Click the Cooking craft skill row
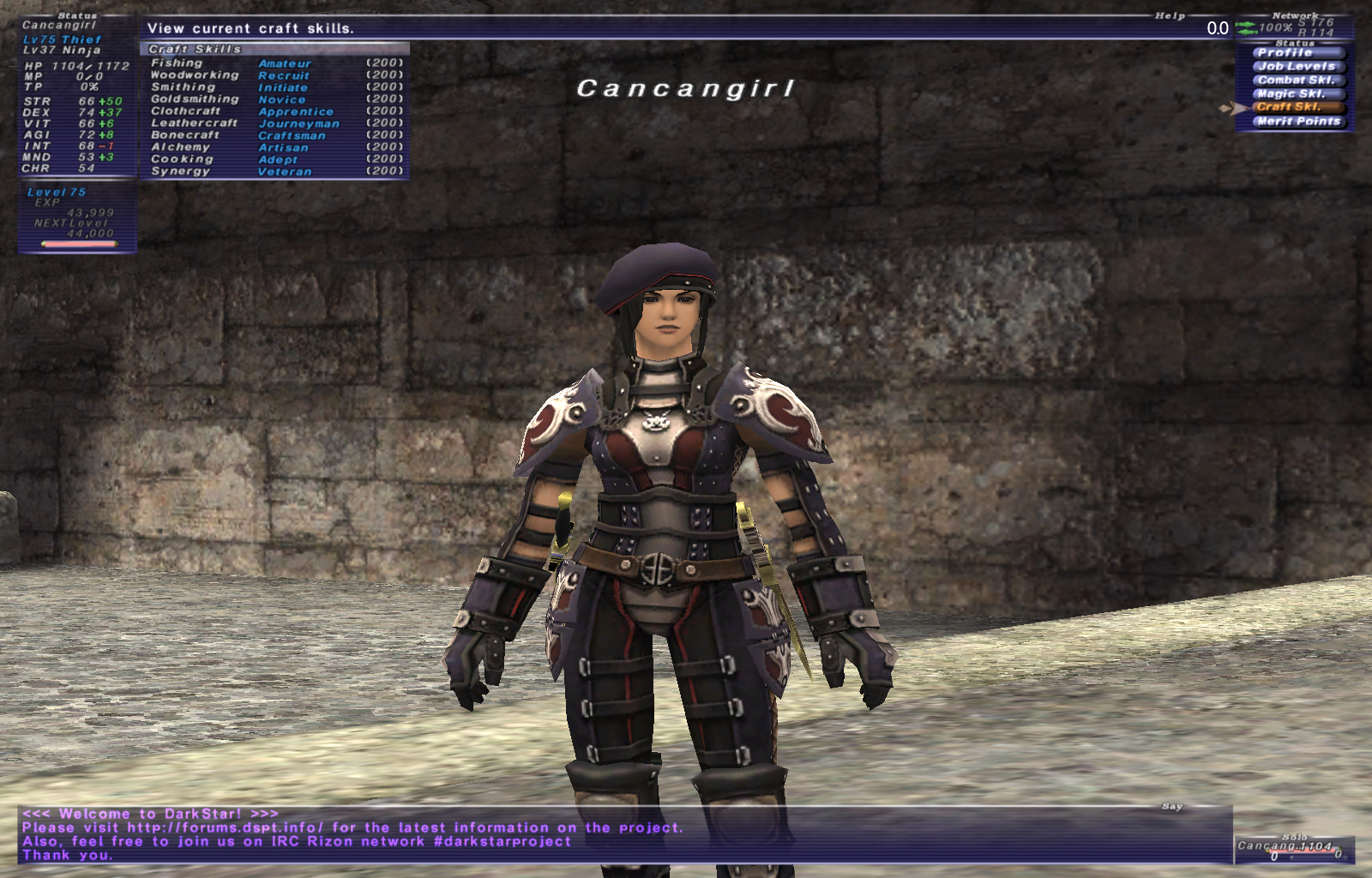This screenshot has height=878, width=1372. click(x=274, y=159)
